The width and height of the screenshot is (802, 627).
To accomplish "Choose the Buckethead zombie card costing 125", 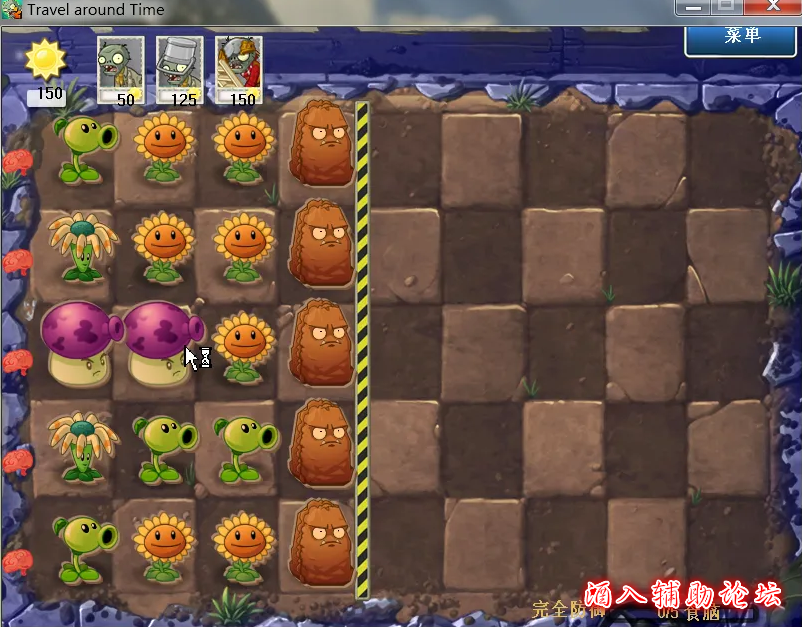I will point(180,69).
